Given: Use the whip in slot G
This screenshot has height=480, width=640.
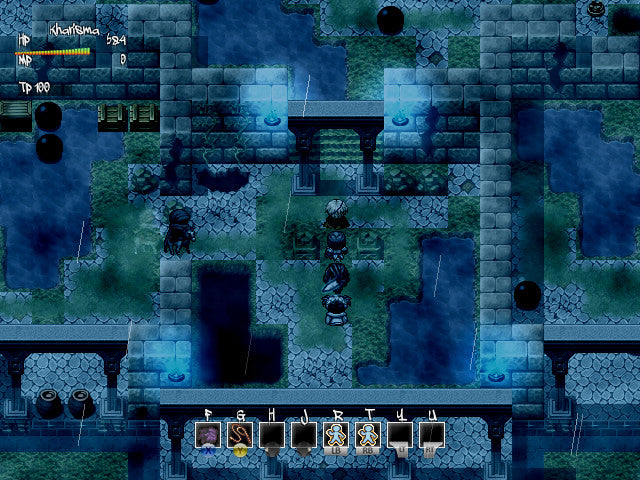Looking at the screenshot, I should 240,435.
